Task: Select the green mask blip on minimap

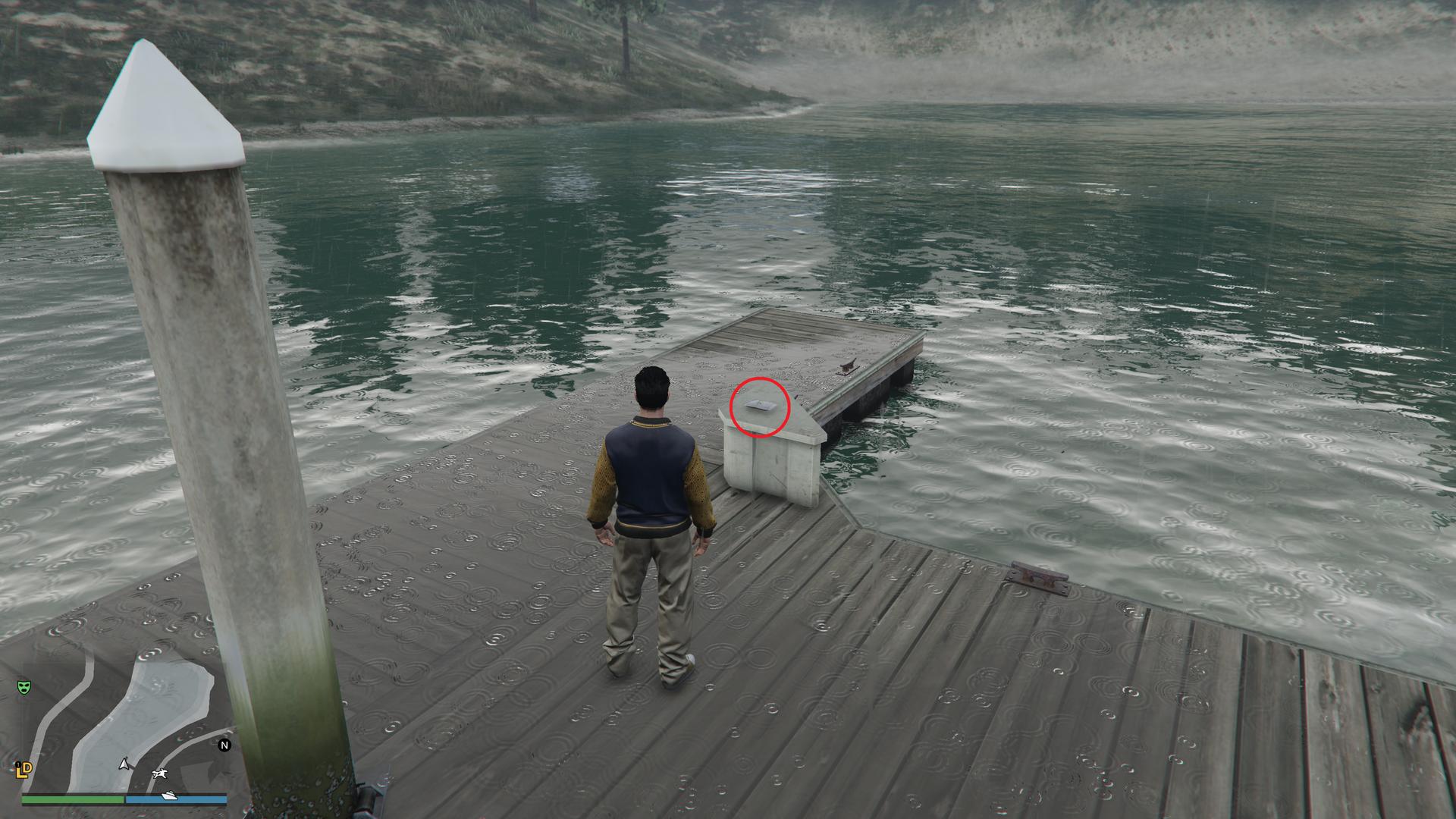Action: click(25, 687)
